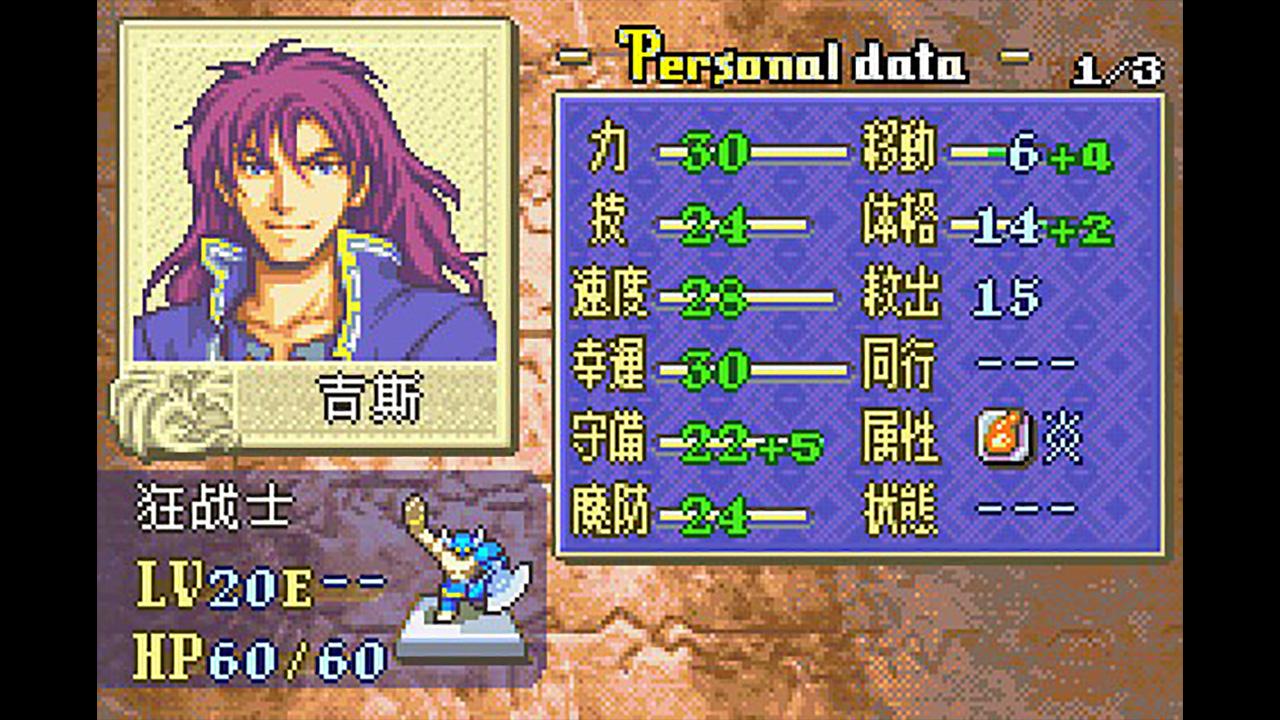Image resolution: width=1280 pixels, height=720 pixels.
Task: Choose the 同行 traveler entry
Action: pos(968,370)
